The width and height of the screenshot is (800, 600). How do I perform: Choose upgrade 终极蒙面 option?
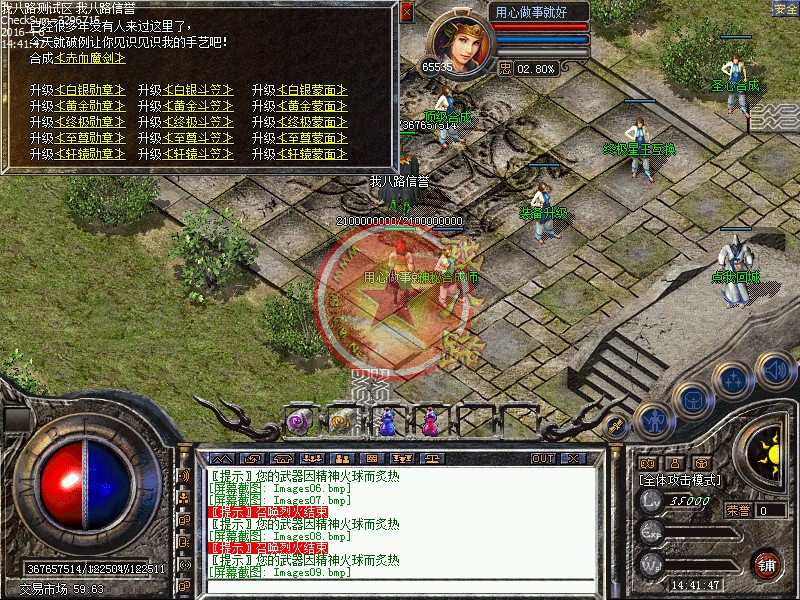click(x=313, y=122)
